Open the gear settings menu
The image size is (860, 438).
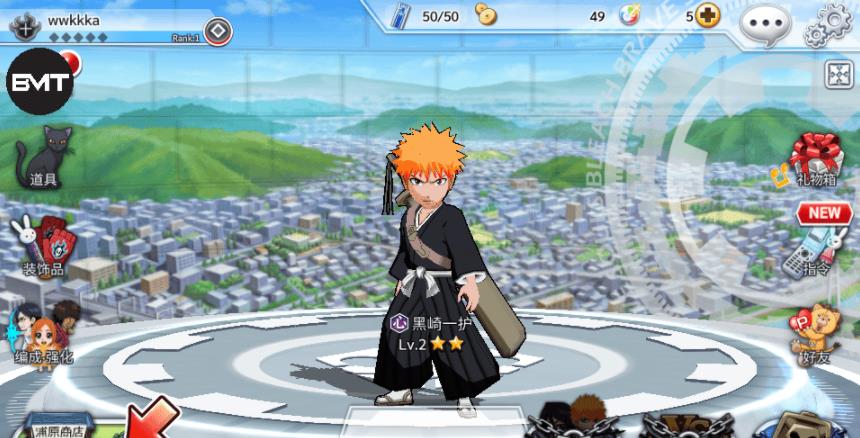pyautogui.click(x=828, y=24)
